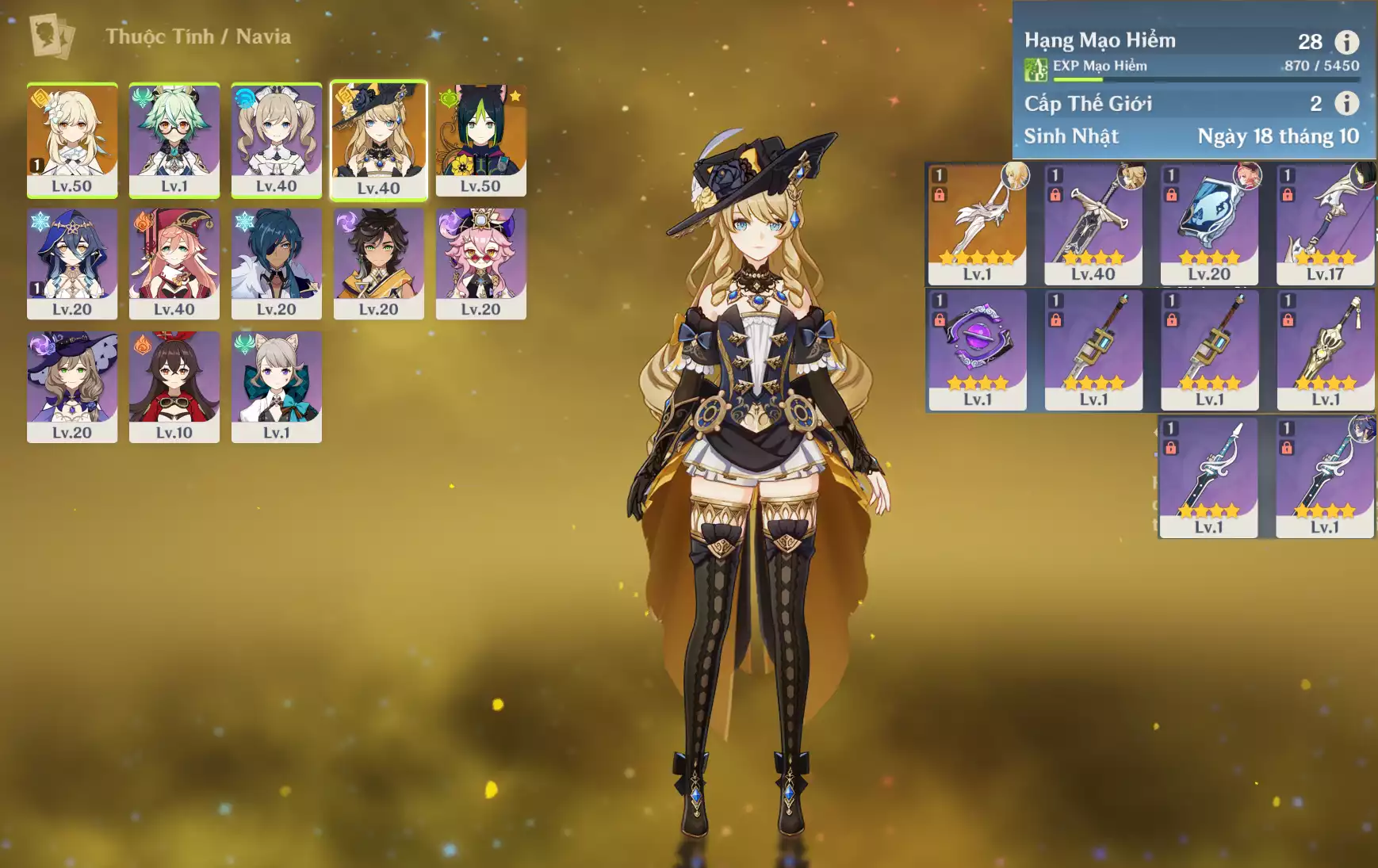Select the purple orb catalyst slot
This screenshot has width=1378, height=868.
tap(977, 350)
